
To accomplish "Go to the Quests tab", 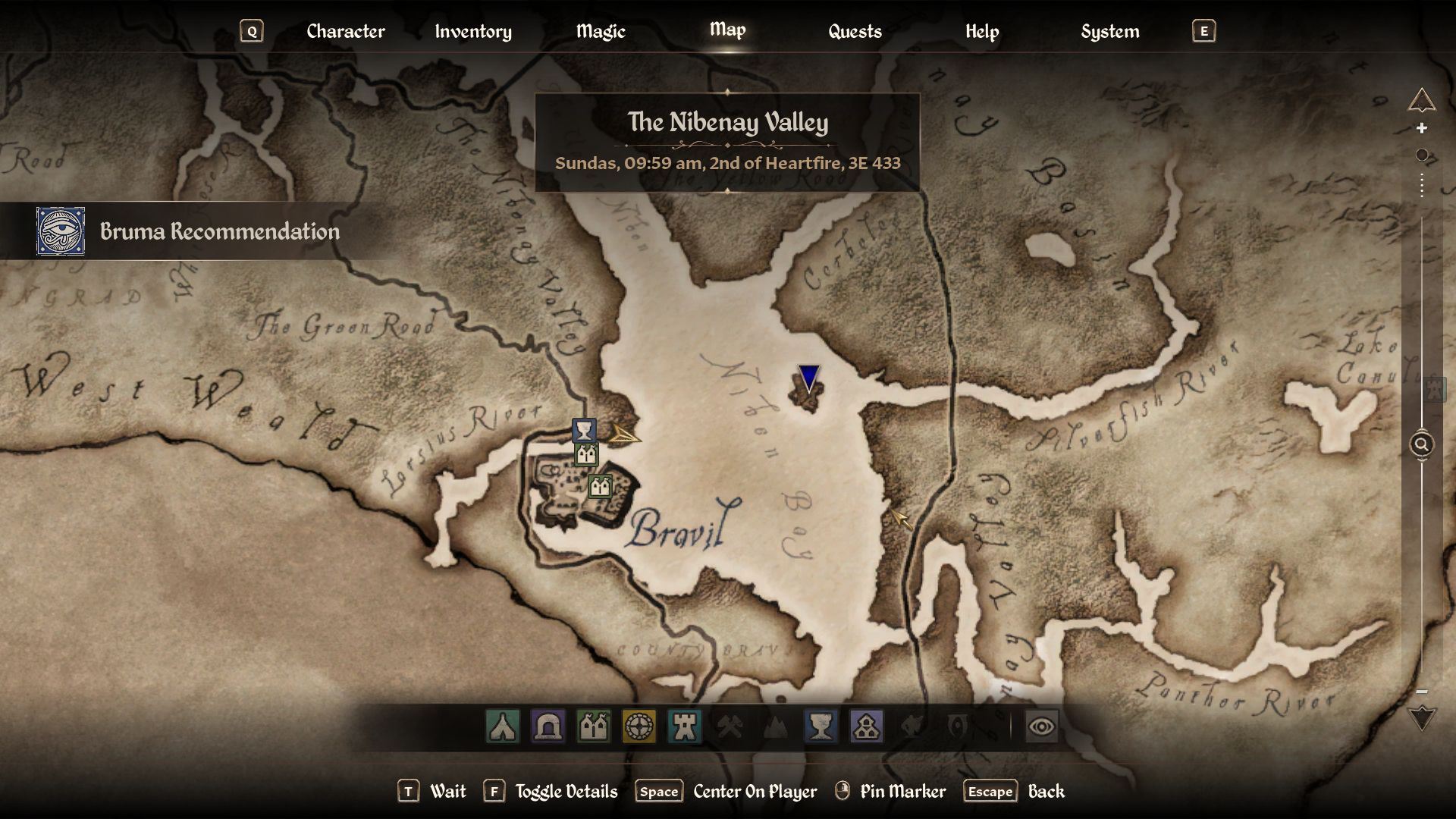I will [x=855, y=31].
